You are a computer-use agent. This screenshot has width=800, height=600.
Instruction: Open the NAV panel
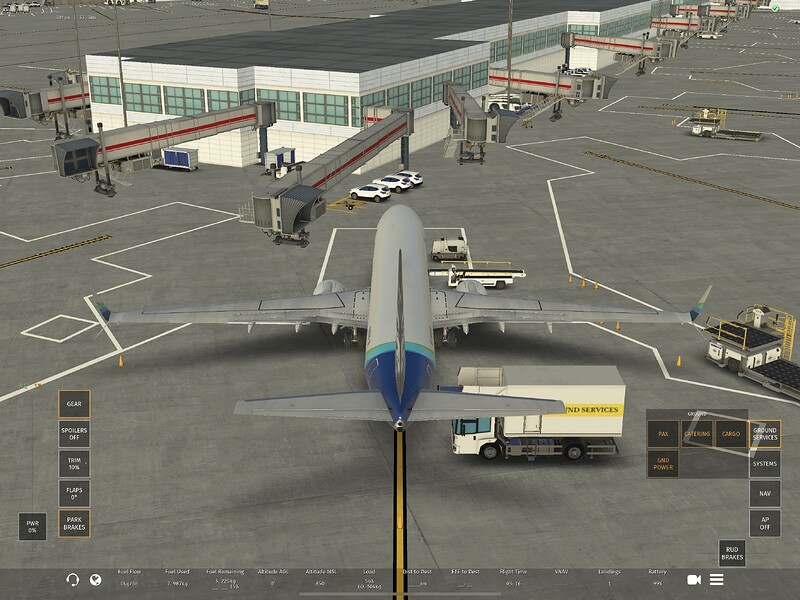point(765,494)
